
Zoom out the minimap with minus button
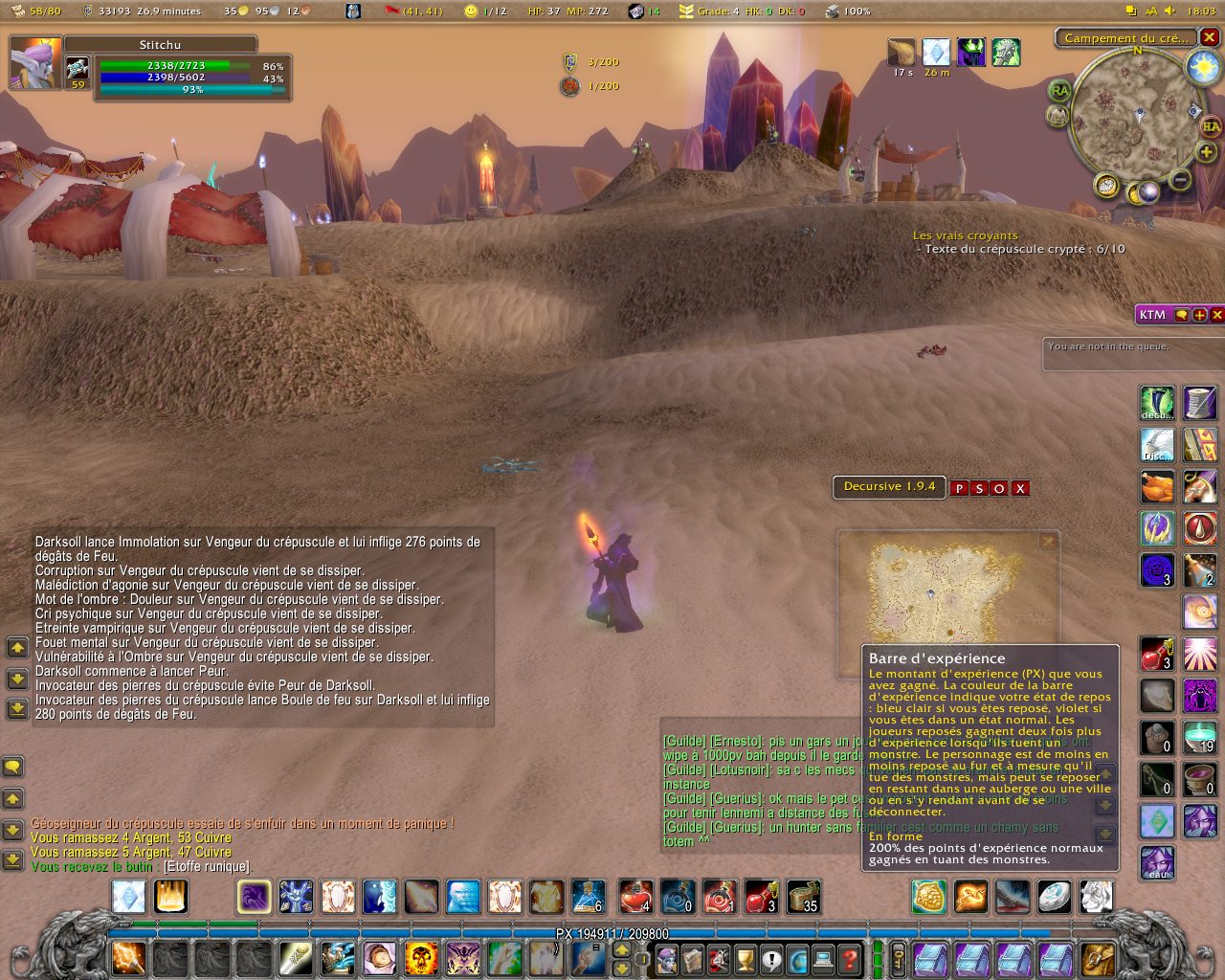tap(1181, 179)
